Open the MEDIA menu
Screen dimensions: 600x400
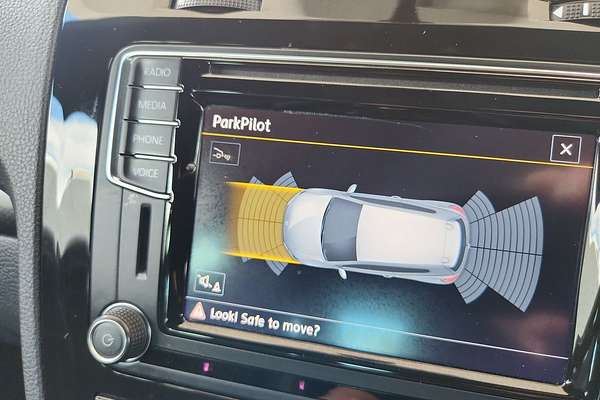click(x=153, y=105)
